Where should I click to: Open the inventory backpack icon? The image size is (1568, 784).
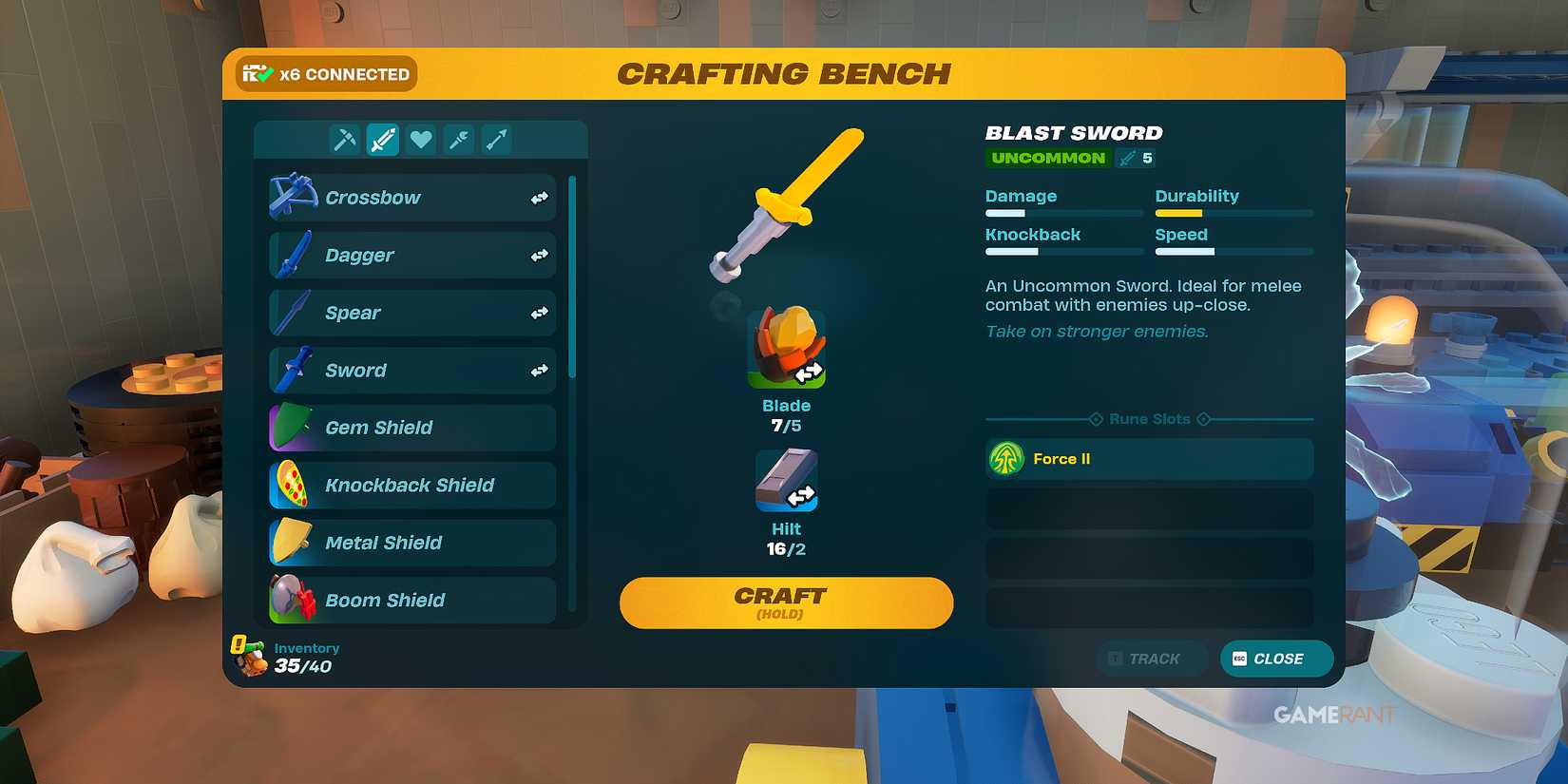coord(249,656)
